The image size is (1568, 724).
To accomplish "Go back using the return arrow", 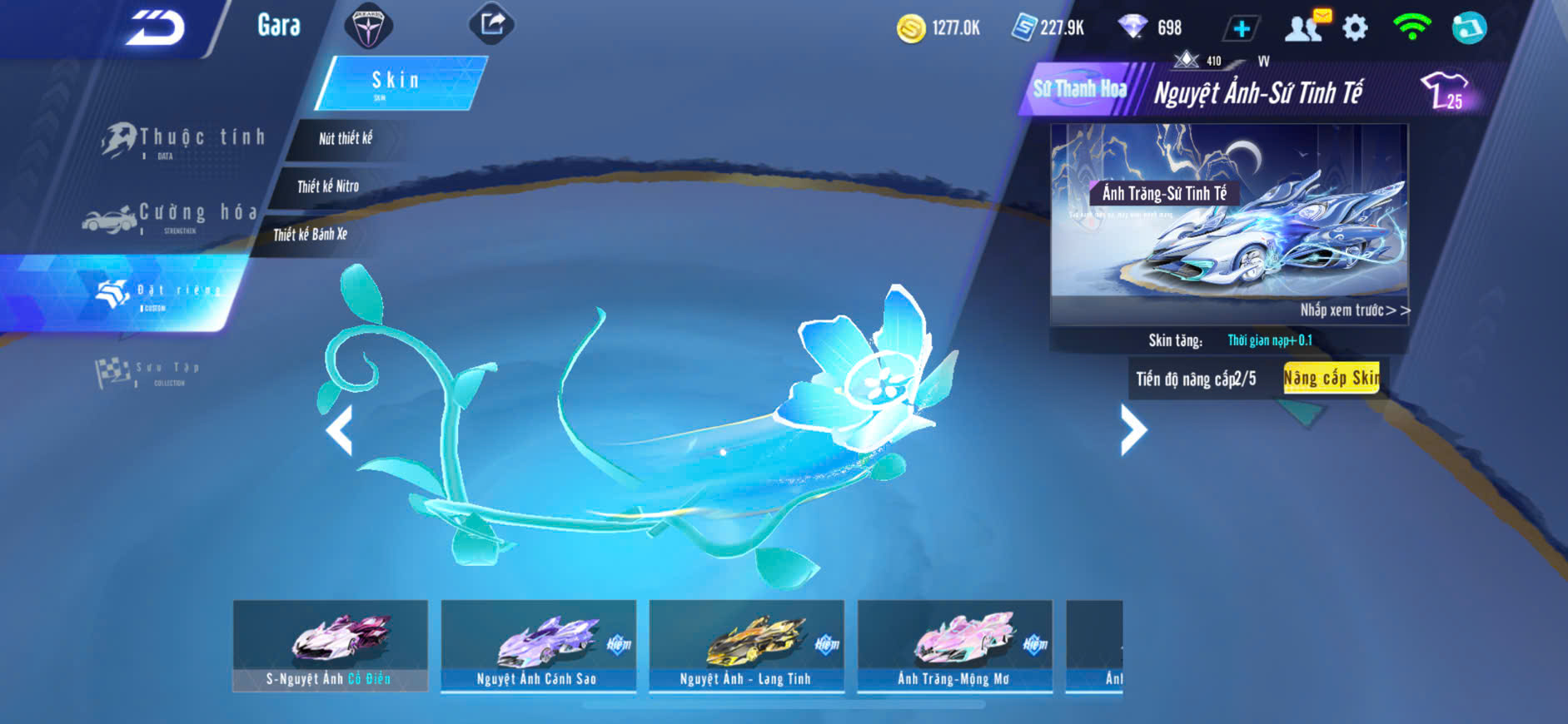I will click(155, 28).
